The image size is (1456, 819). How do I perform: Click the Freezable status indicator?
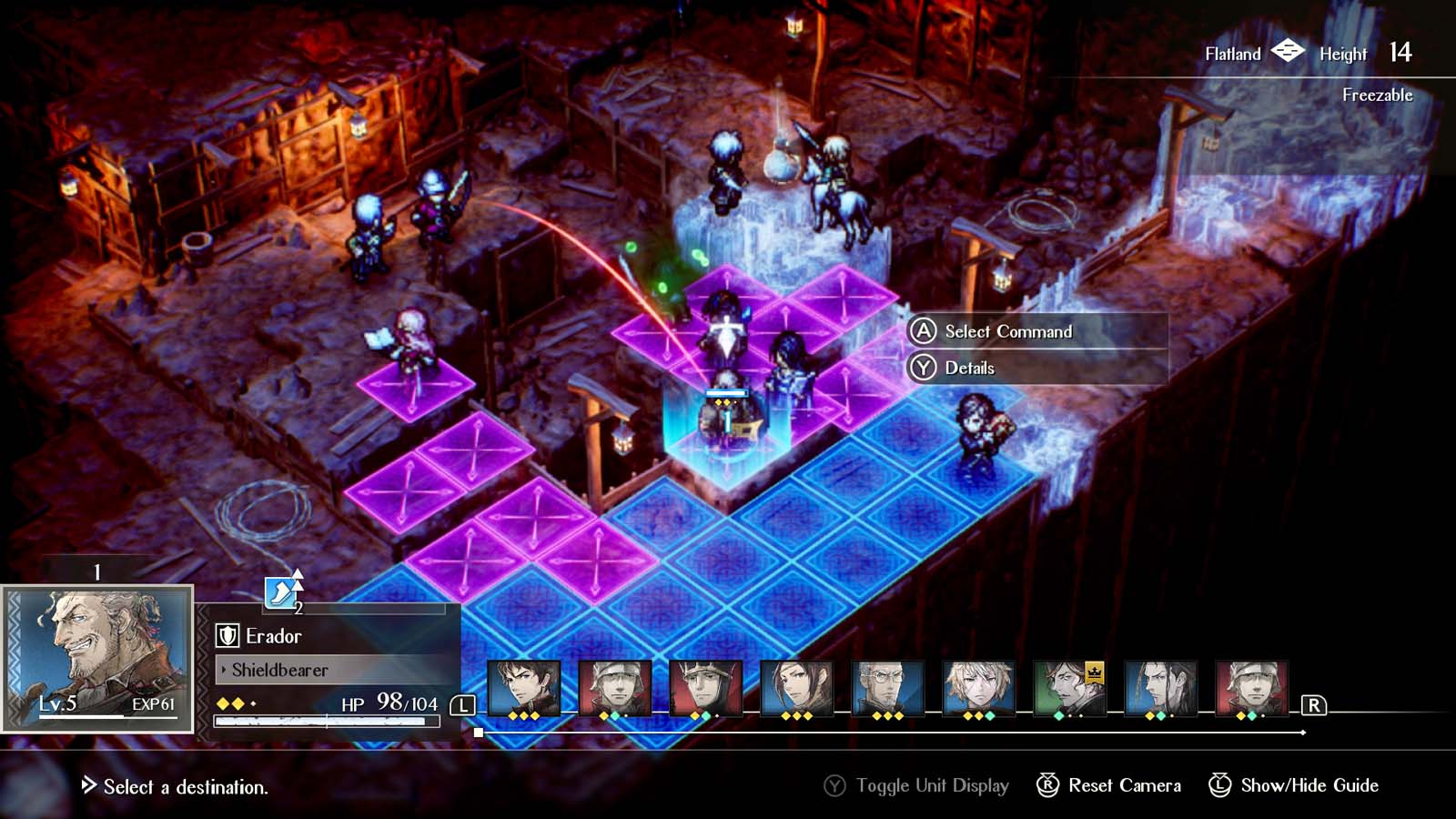(1377, 94)
